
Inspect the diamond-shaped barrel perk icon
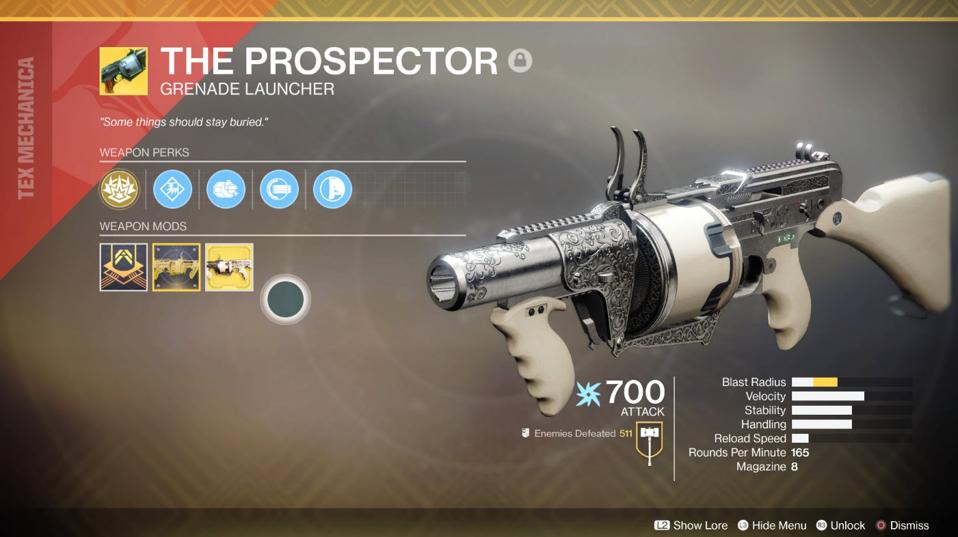click(172, 189)
